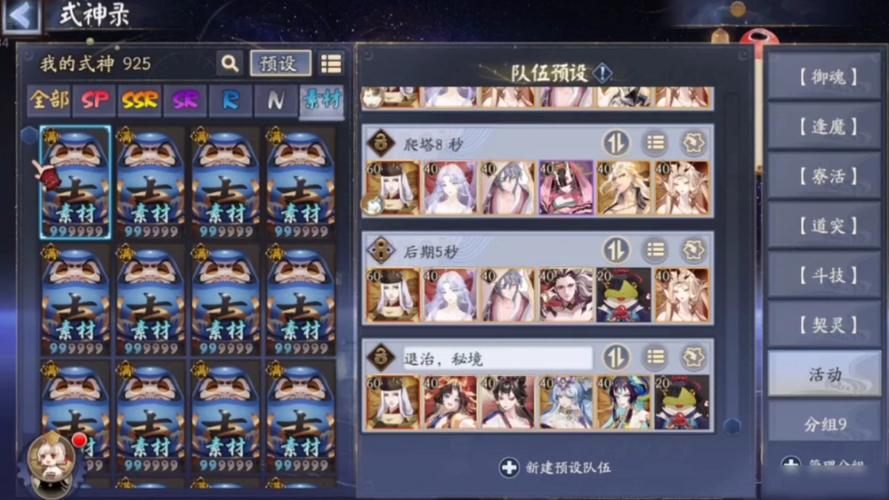
Task: Select the 分组9 group
Action: (x=825, y=424)
